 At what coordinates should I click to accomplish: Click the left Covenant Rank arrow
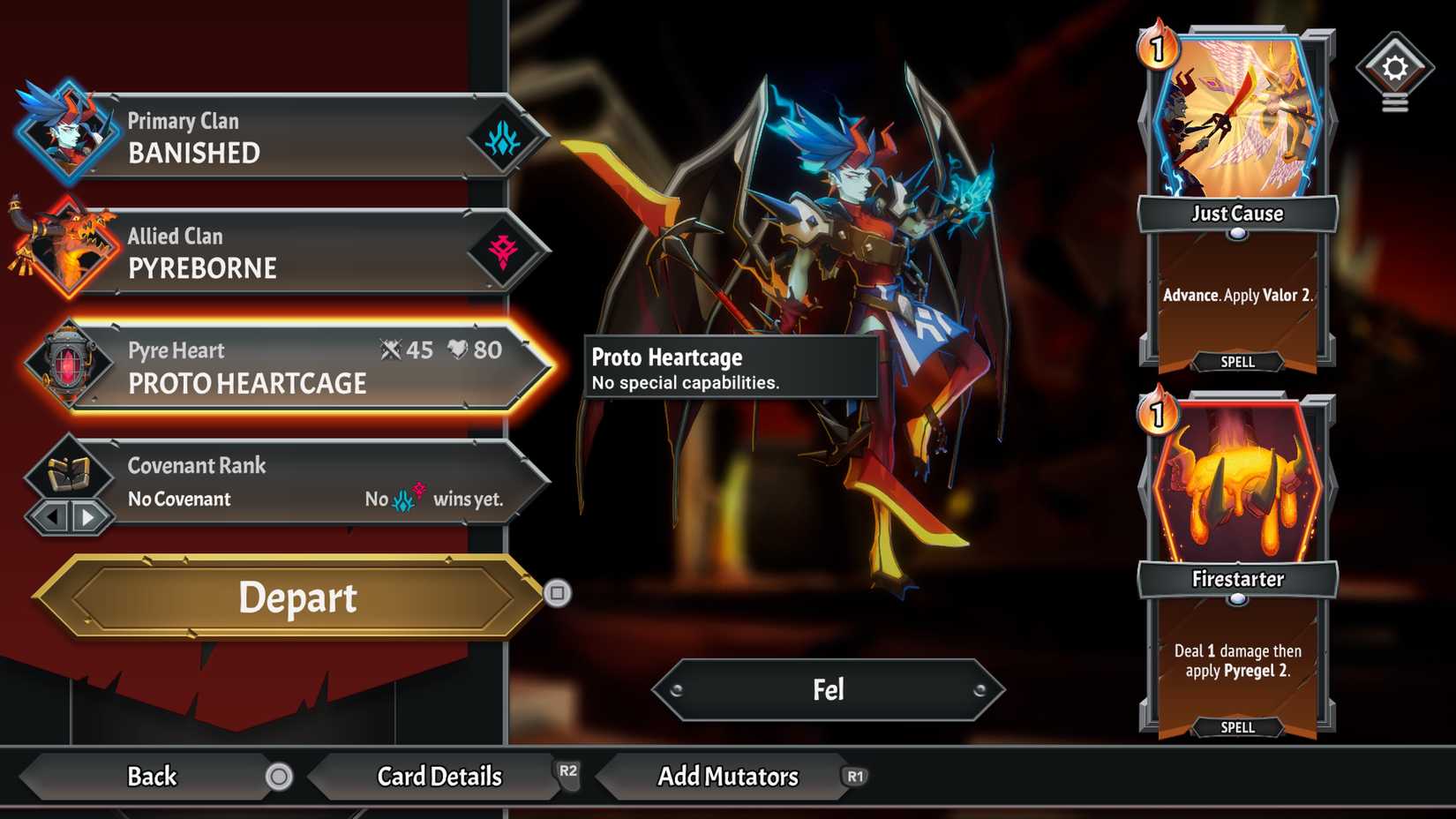click(x=53, y=519)
